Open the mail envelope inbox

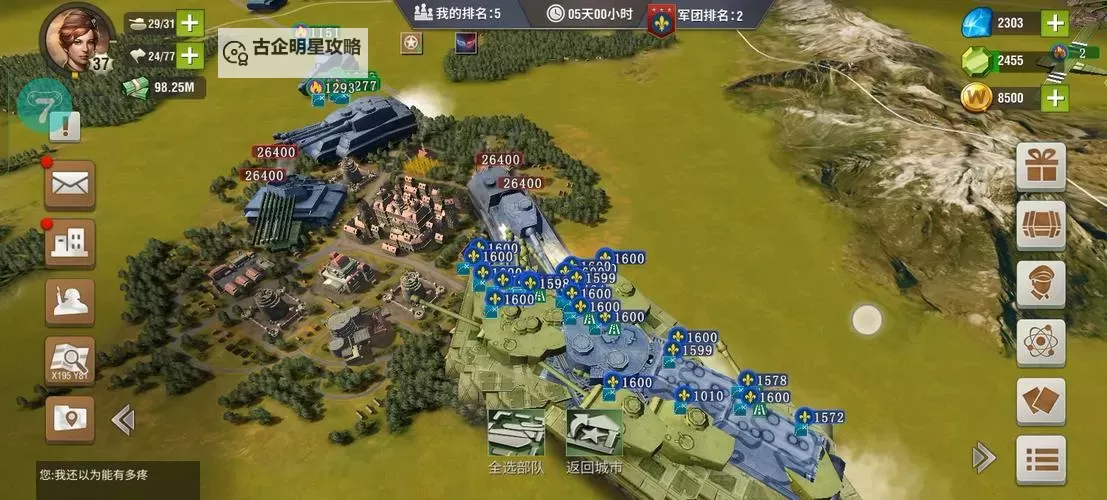tap(70, 183)
